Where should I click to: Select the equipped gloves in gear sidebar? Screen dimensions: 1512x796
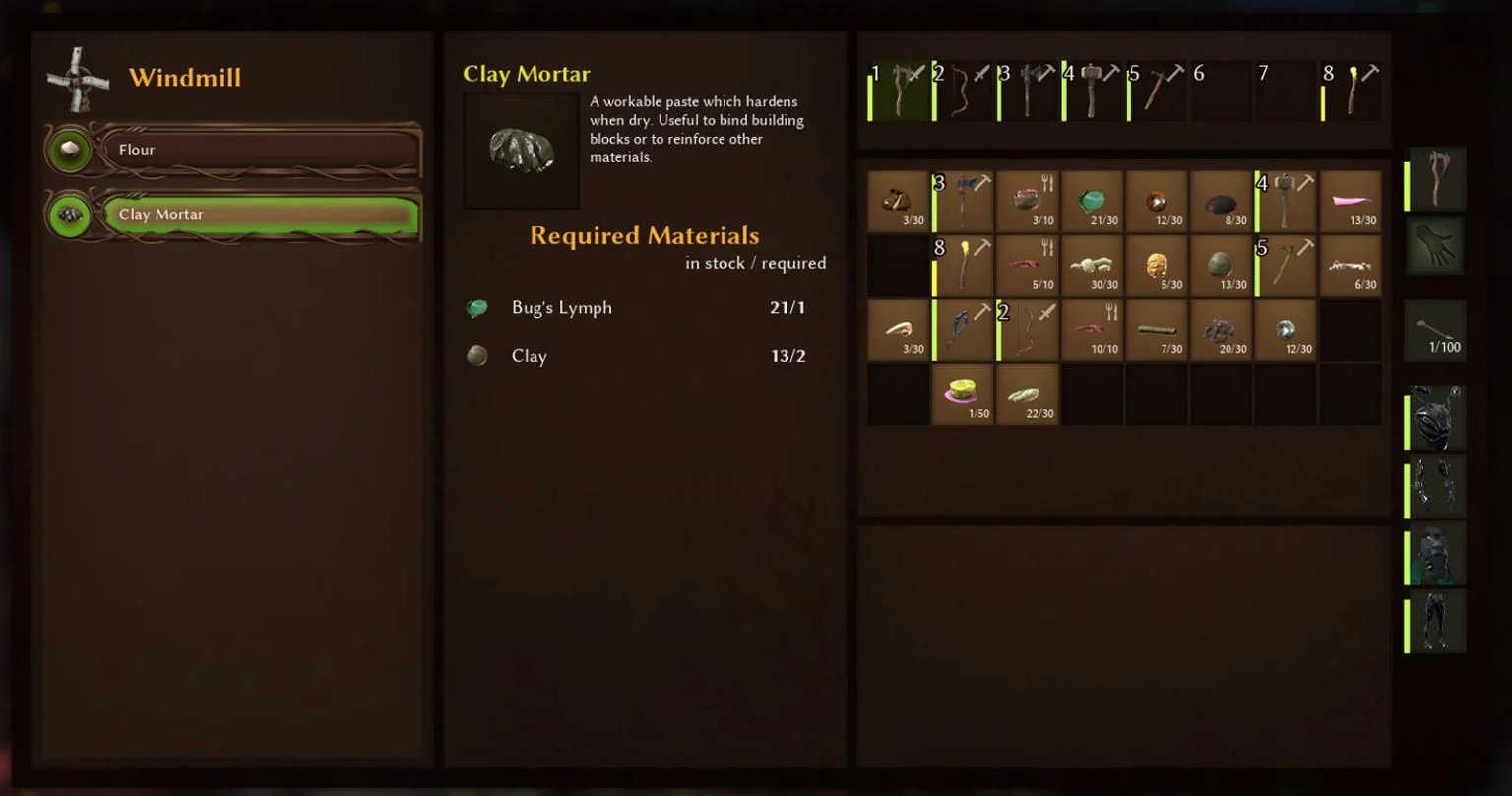1434,245
